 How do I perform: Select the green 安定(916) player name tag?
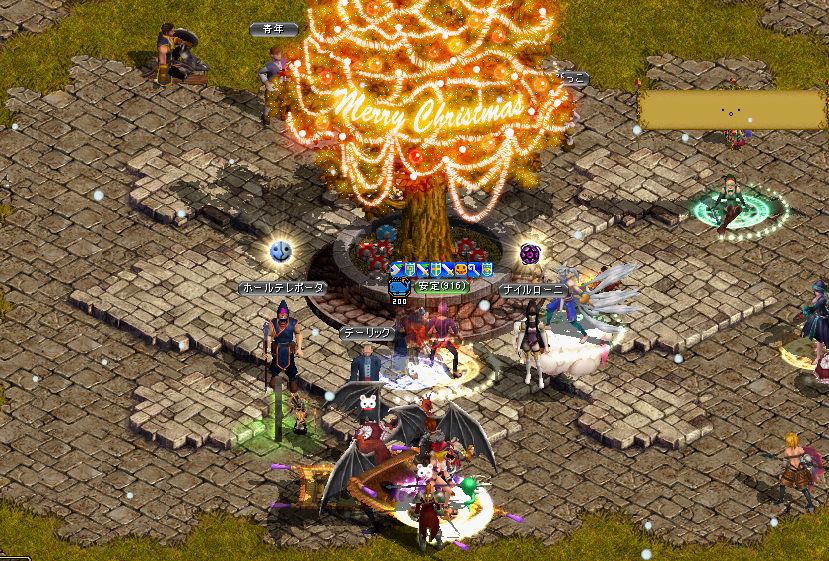[443, 286]
